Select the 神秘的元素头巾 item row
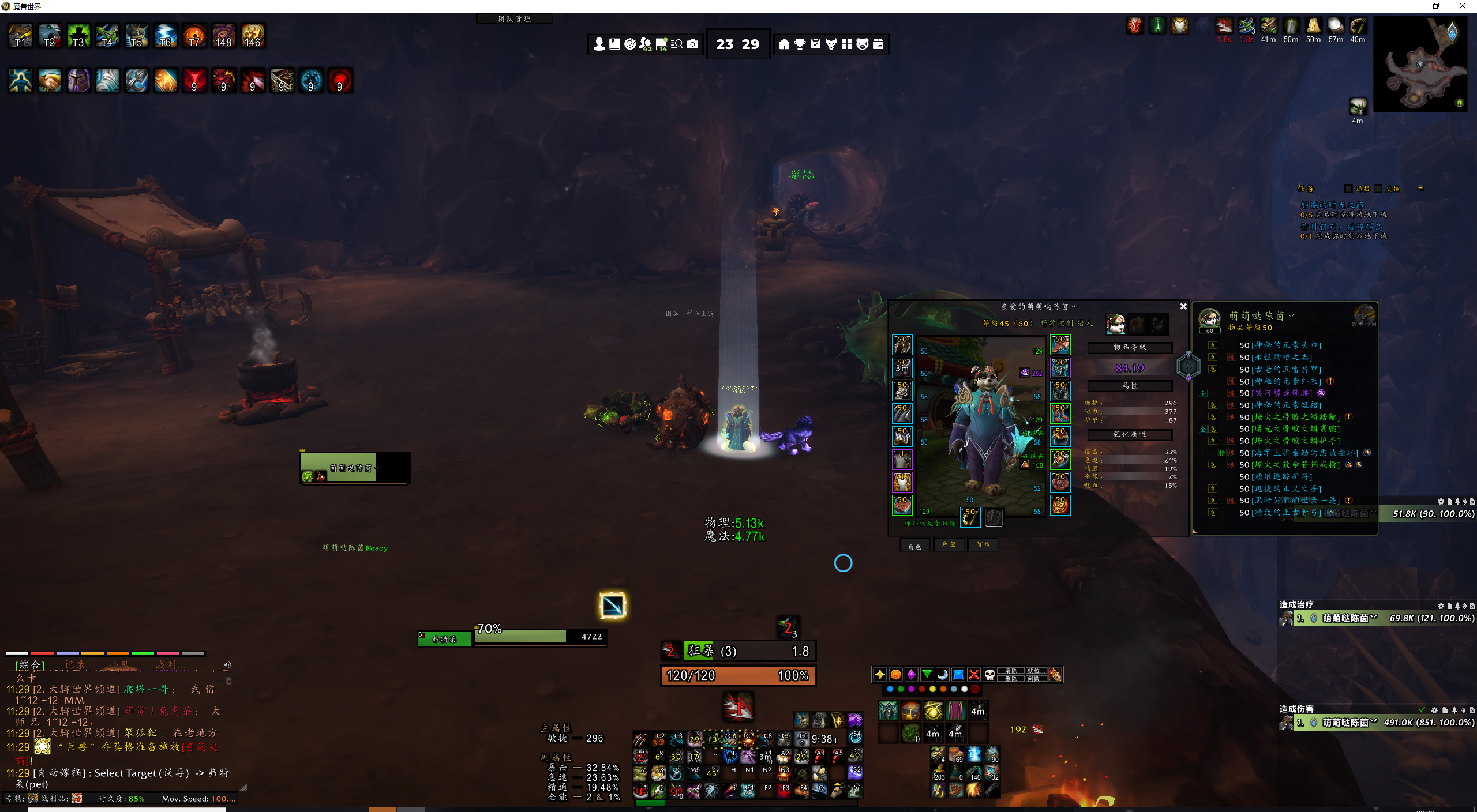 coord(1280,345)
